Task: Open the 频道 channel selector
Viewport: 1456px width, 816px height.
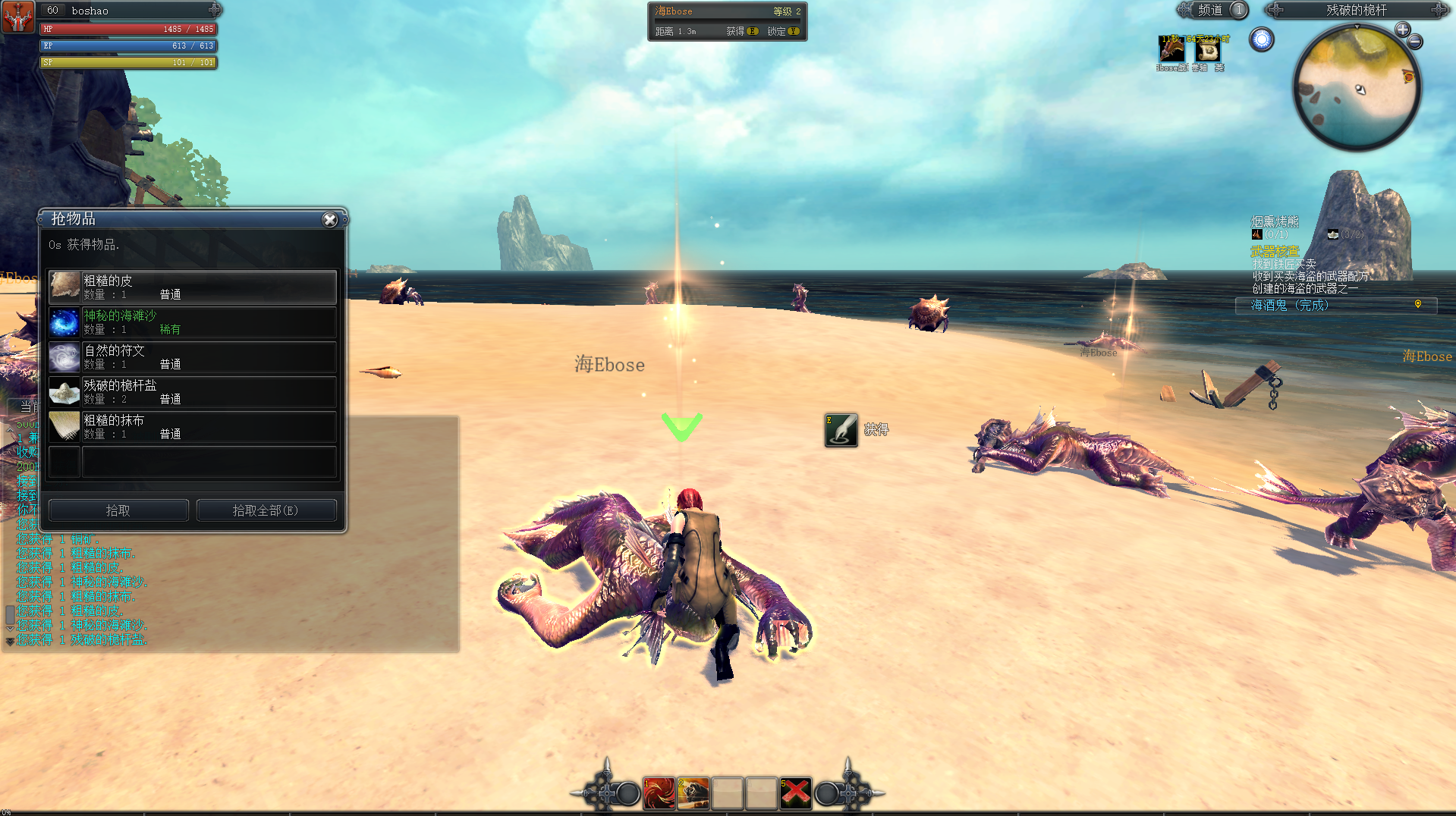Action: [x=1212, y=10]
